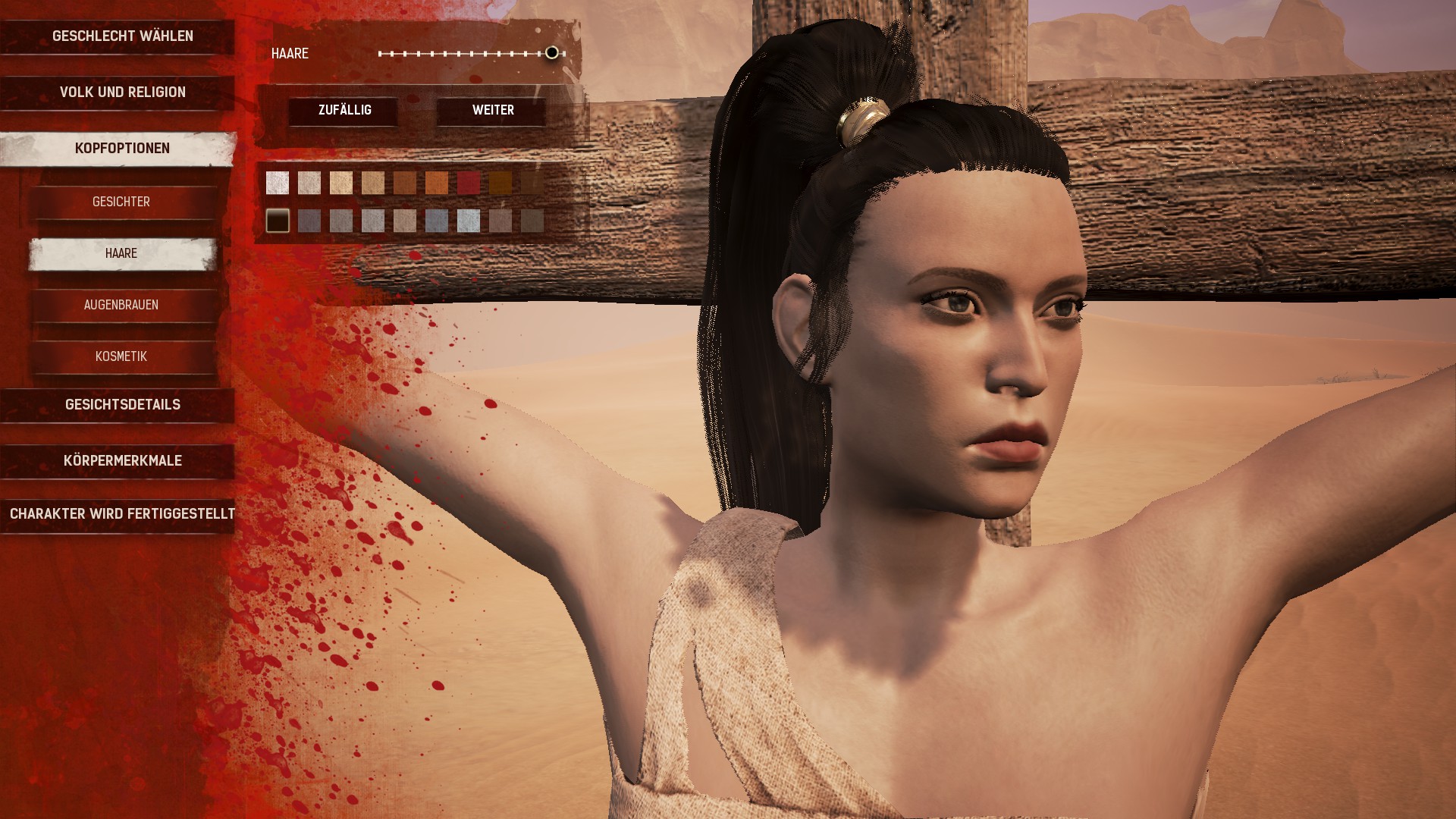Screen dimensions: 1456x819
Task: Choose the bright orange hair color
Action: [437, 183]
